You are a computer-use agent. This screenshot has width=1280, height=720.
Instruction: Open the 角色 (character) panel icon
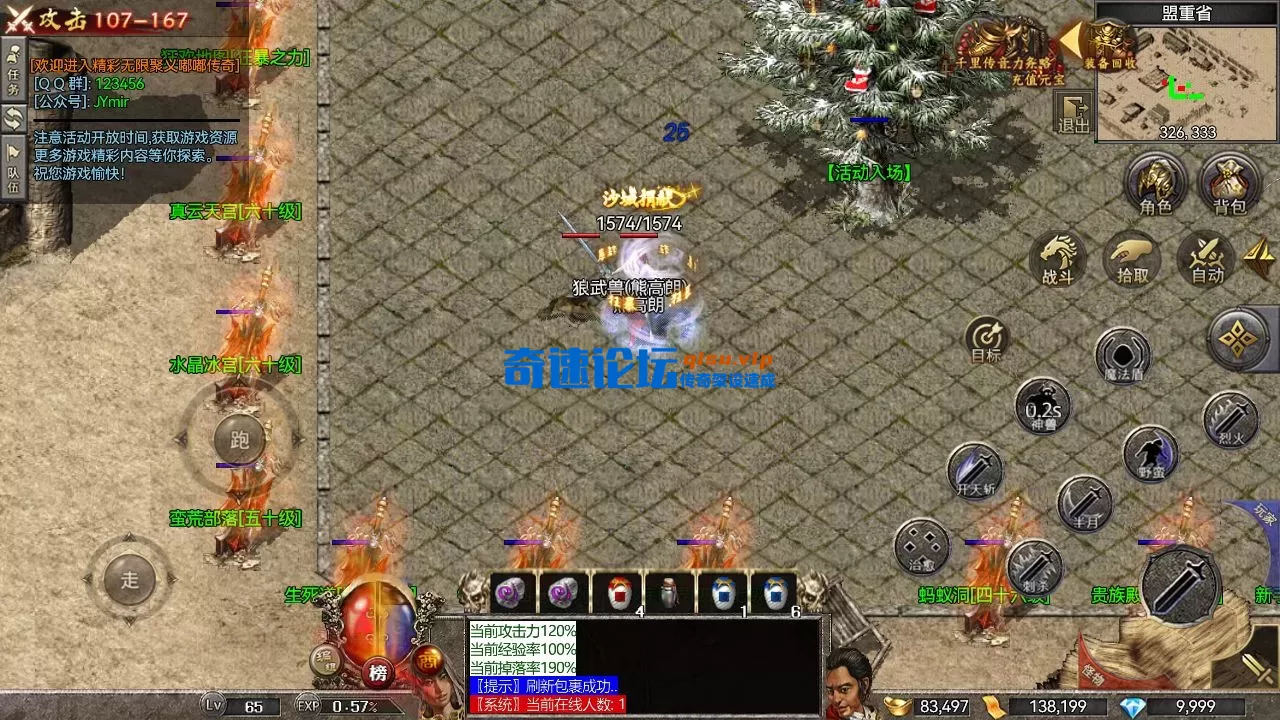(x=1156, y=180)
